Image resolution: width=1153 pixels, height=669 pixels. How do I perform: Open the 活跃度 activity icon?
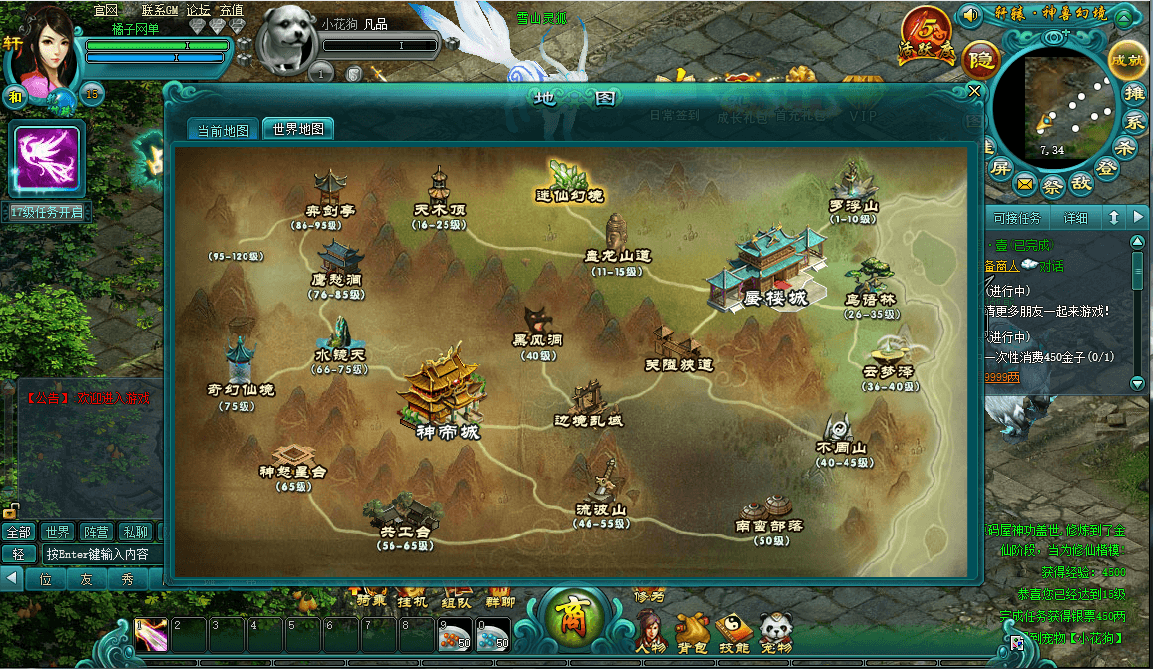point(925,38)
